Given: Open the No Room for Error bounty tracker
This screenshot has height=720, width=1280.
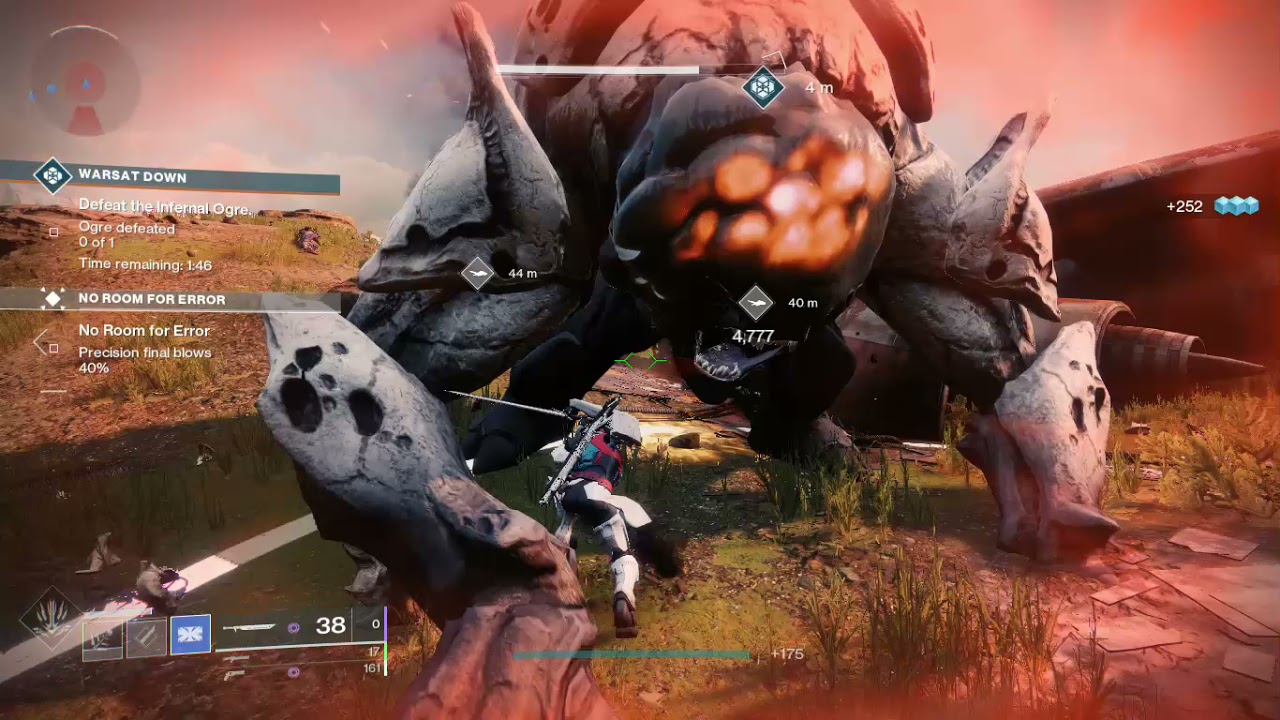Looking at the screenshot, I should [x=152, y=299].
